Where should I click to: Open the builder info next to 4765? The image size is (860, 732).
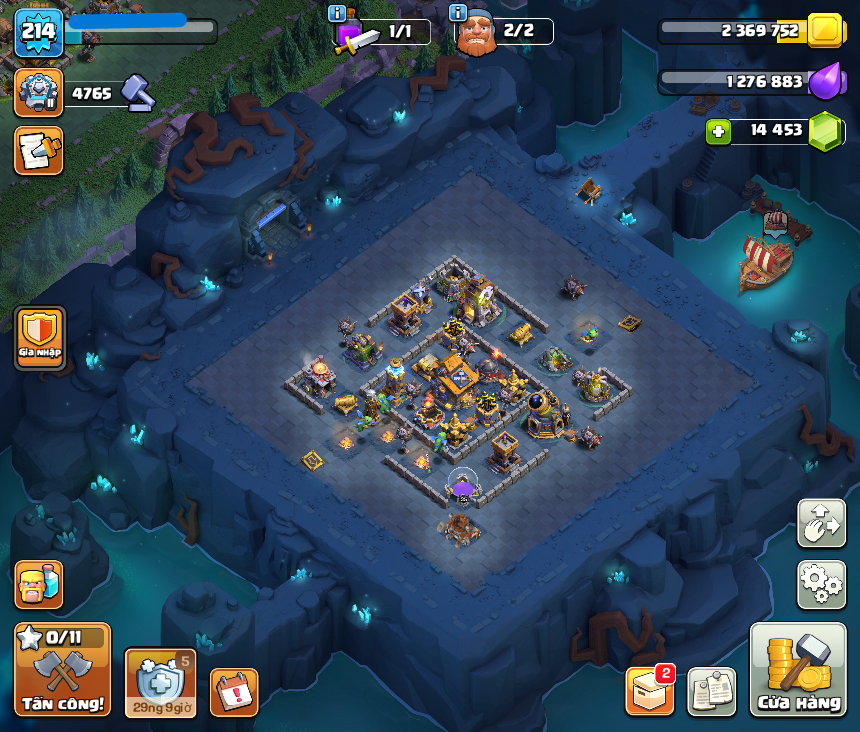tap(39, 93)
